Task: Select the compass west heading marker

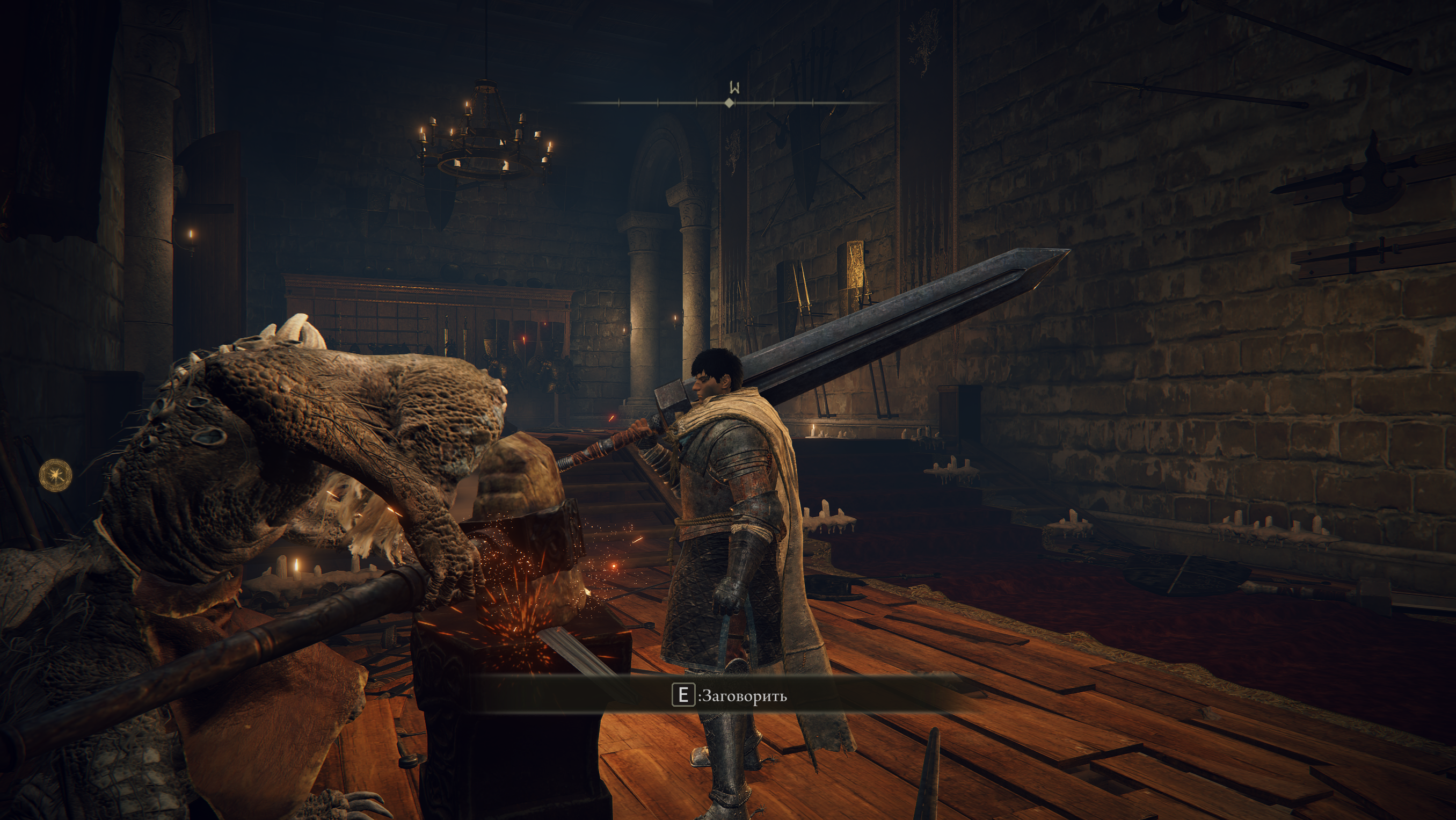Action: [734, 88]
